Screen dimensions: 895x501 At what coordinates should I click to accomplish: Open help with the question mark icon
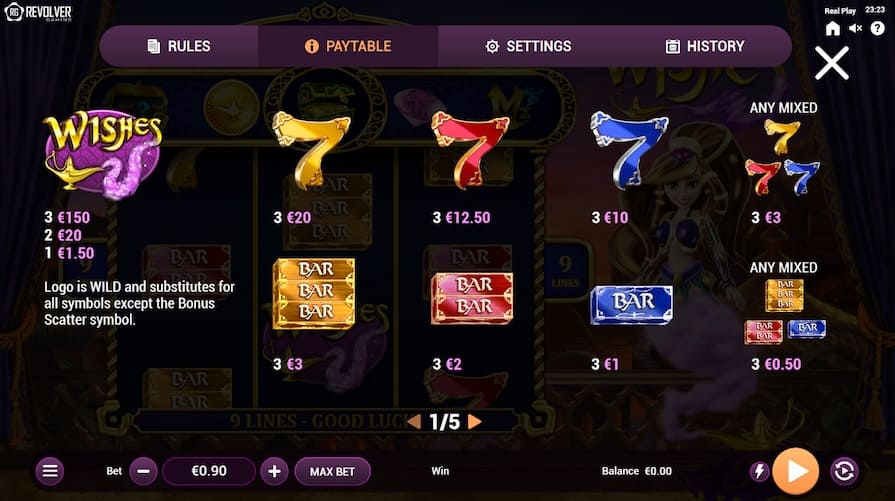[877, 28]
